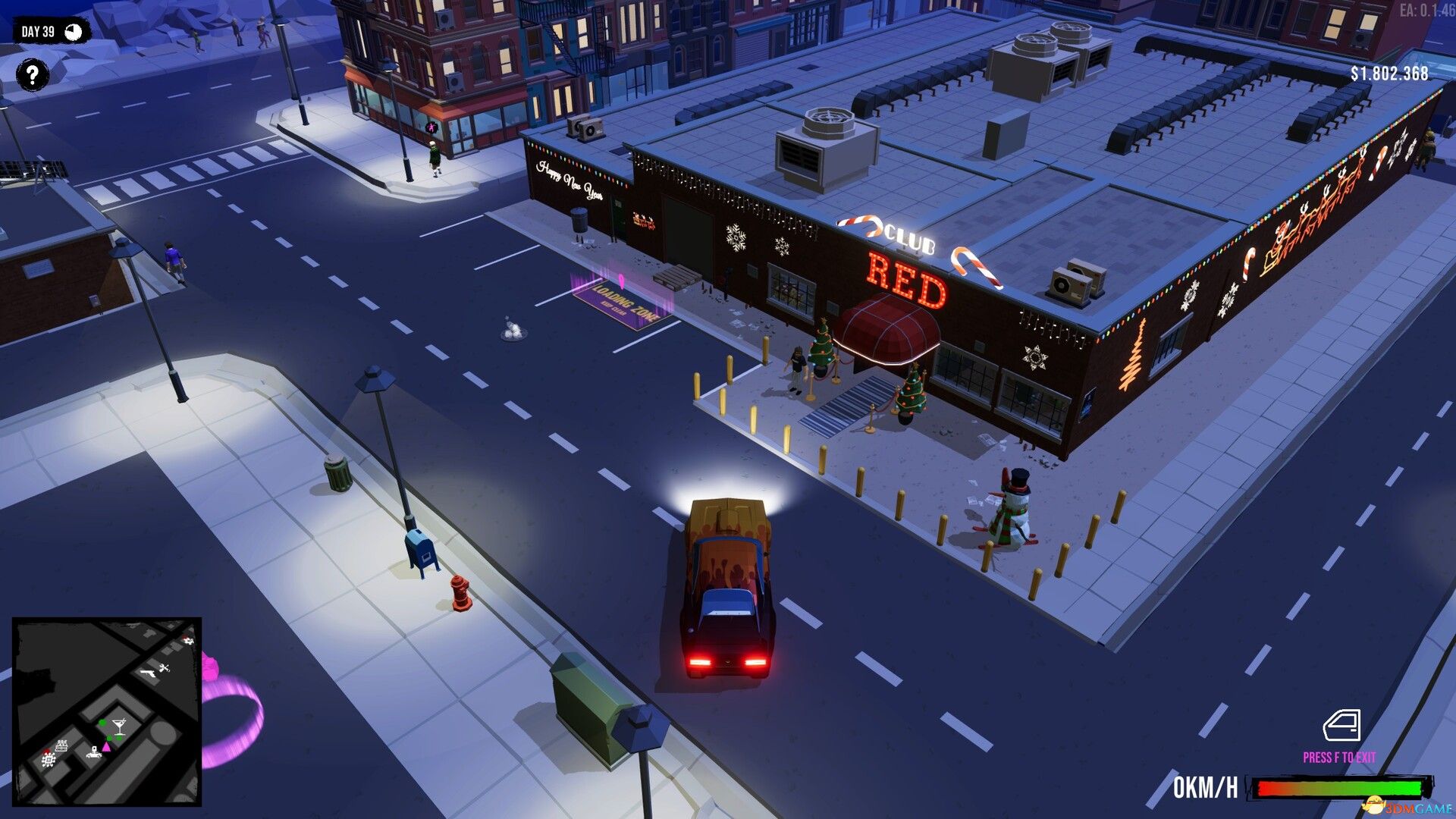Click the chick mascot next to 3DMGAME

[1374, 804]
